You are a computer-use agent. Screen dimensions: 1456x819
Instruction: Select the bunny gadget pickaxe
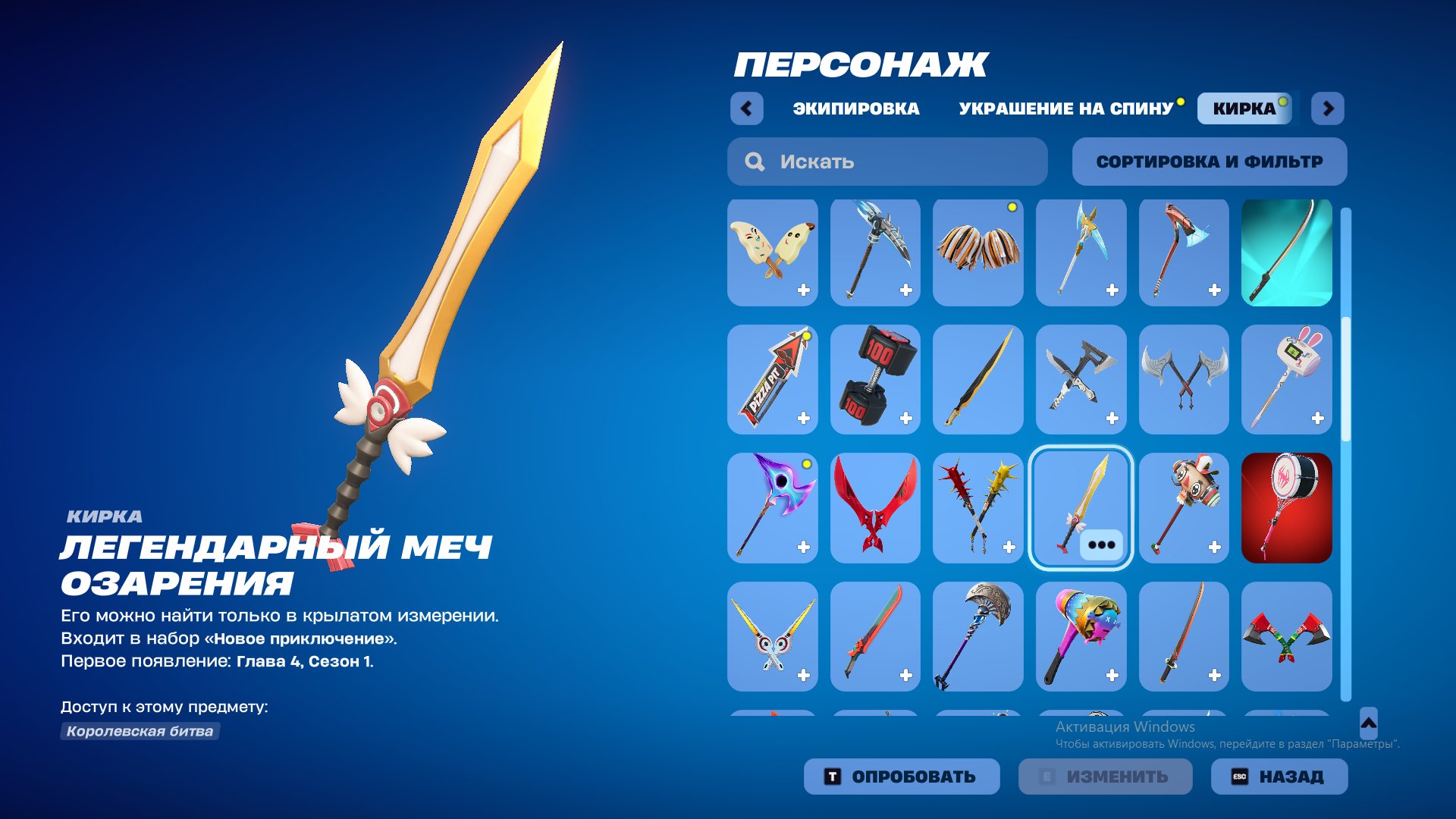[1287, 379]
